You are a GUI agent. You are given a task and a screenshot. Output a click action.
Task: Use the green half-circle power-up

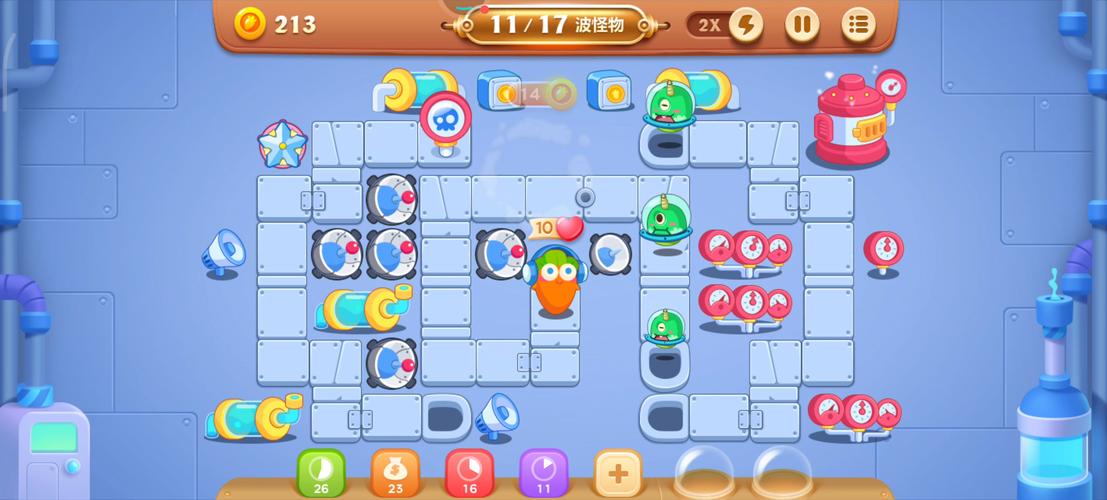(321, 472)
